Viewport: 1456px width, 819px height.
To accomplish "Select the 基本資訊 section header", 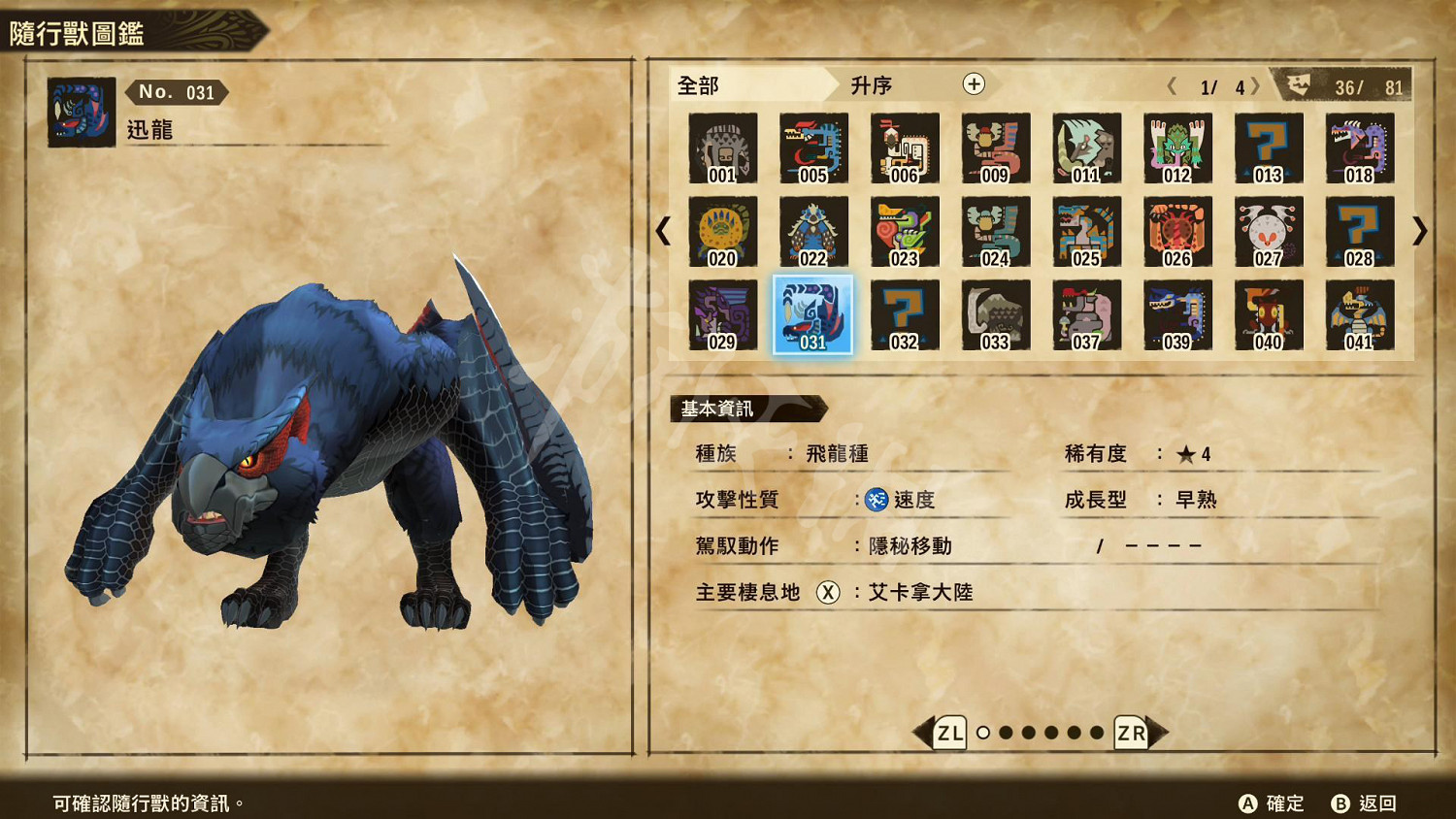I will (x=719, y=409).
